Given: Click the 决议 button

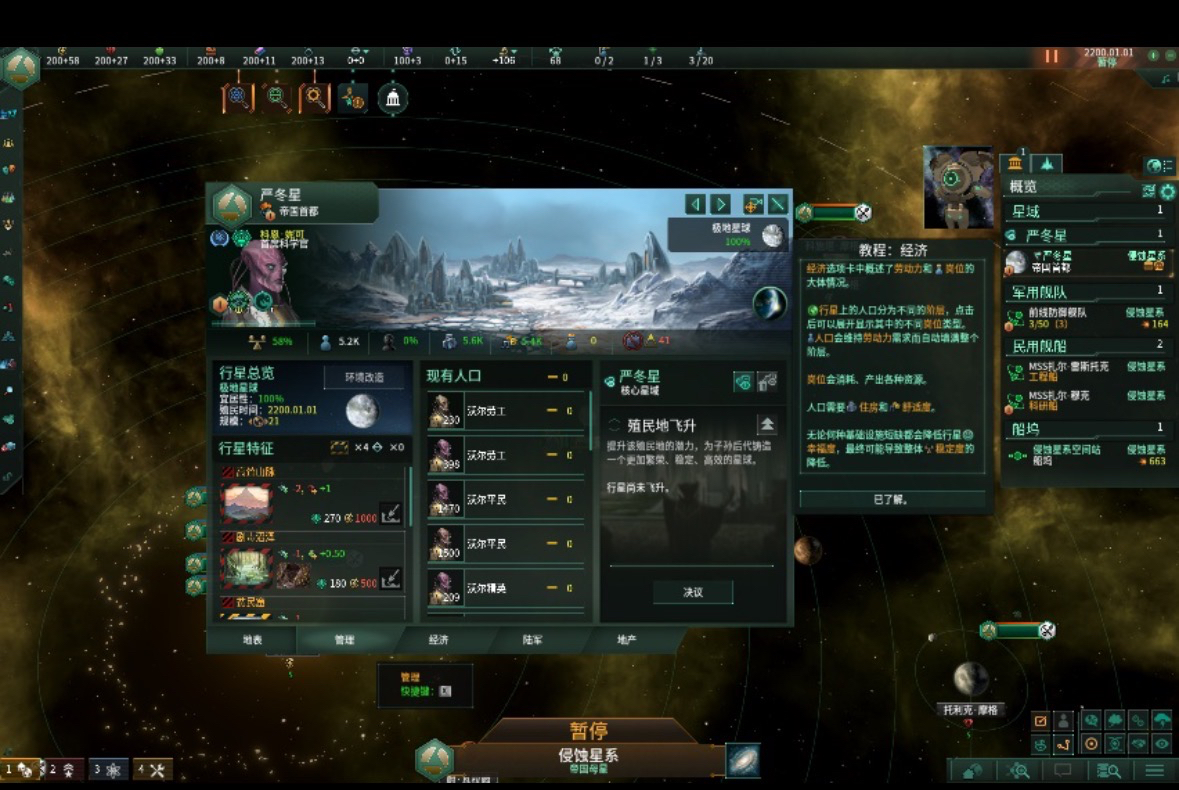Looking at the screenshot, I should (693, 592).
